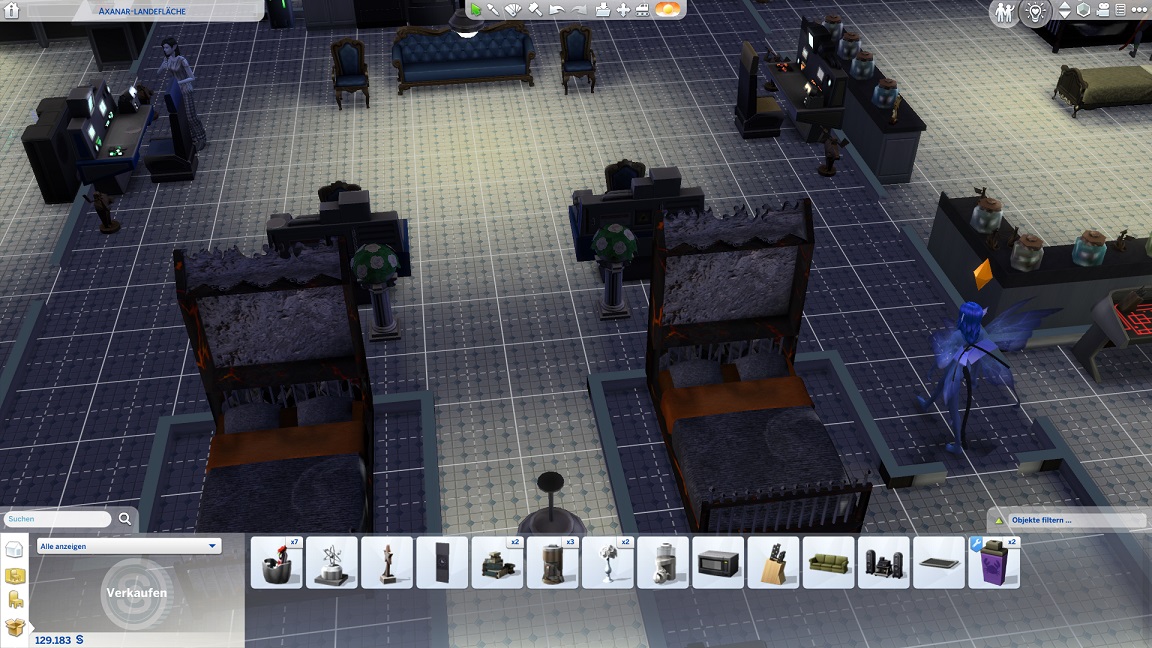Click the Verkaufen sell area
1152x648 pixels.
(136, 592)
